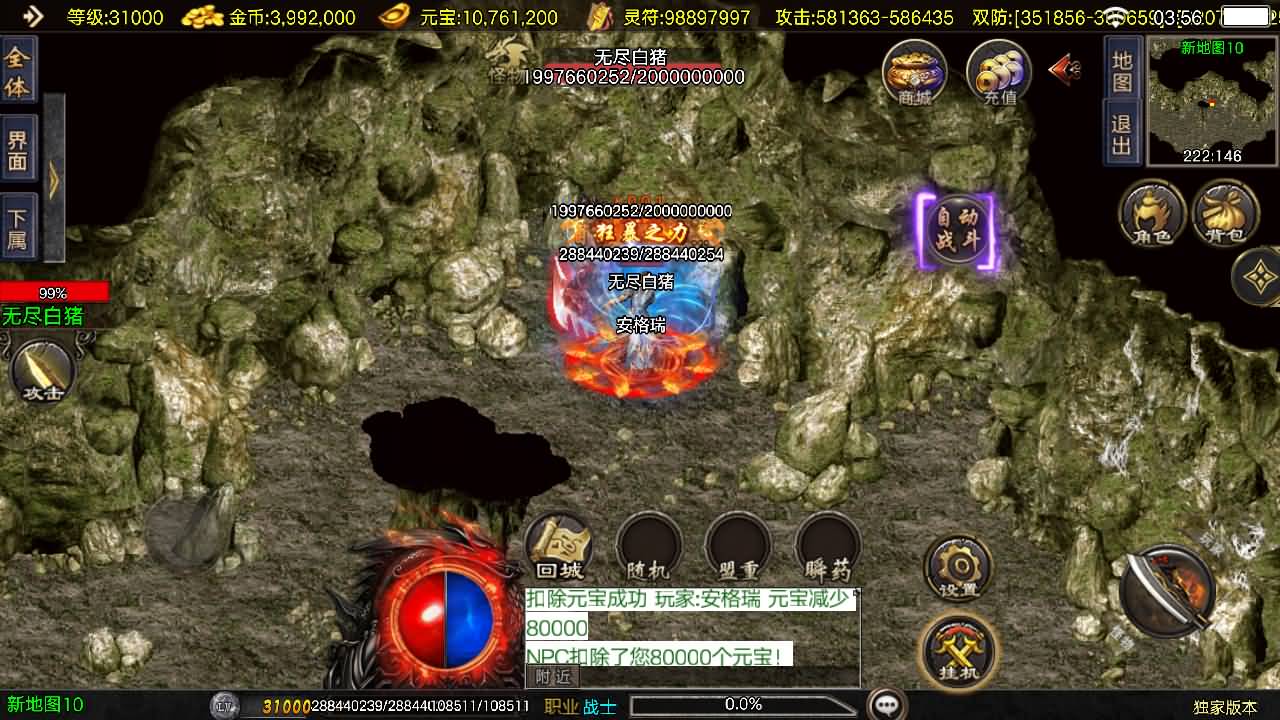This screenshot has height=720, width=1280.
Task: Toggle 自动战斗 auto battle mode
Action: 957,230
